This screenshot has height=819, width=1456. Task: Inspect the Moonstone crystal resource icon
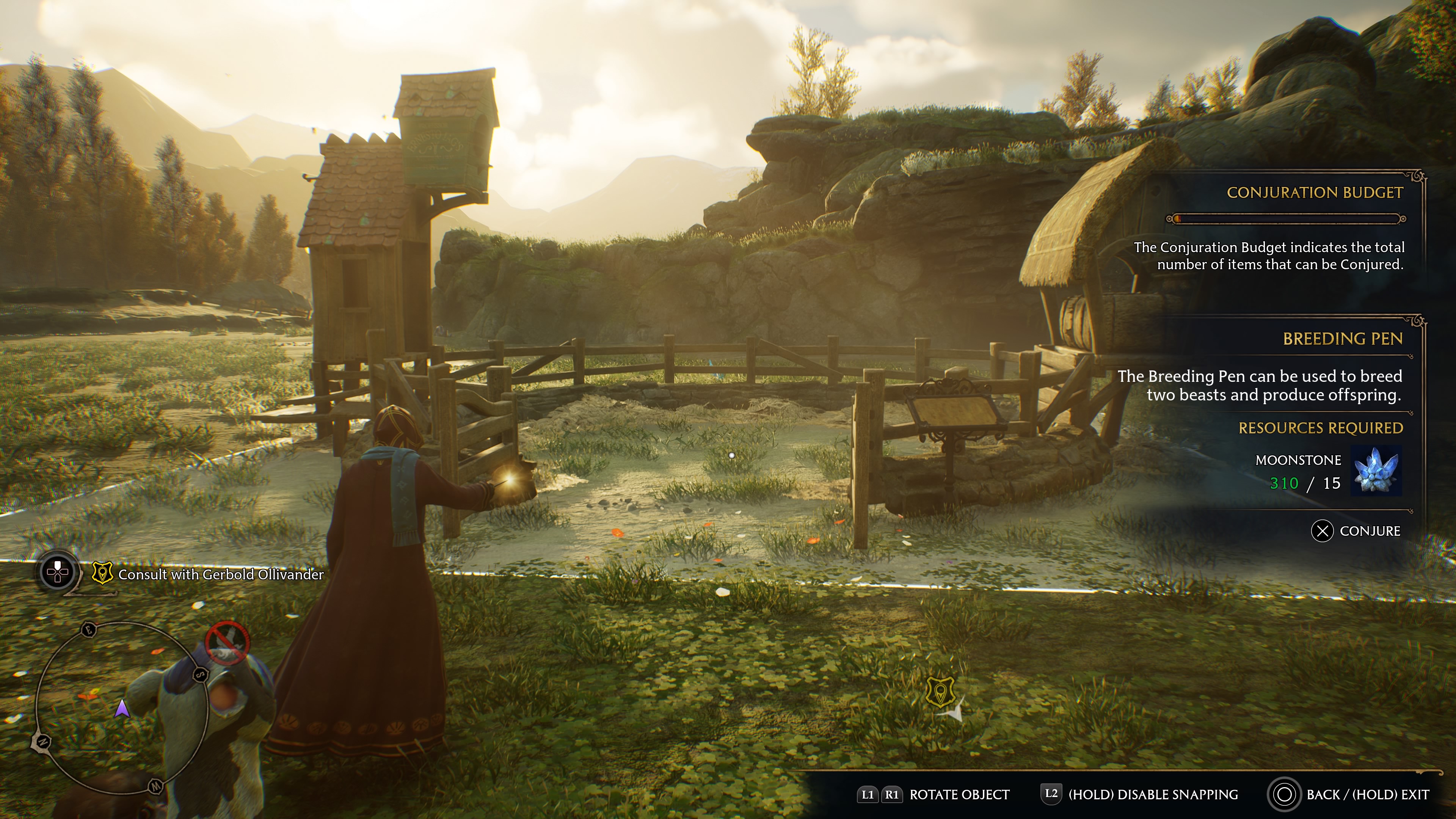[1376, 471]
